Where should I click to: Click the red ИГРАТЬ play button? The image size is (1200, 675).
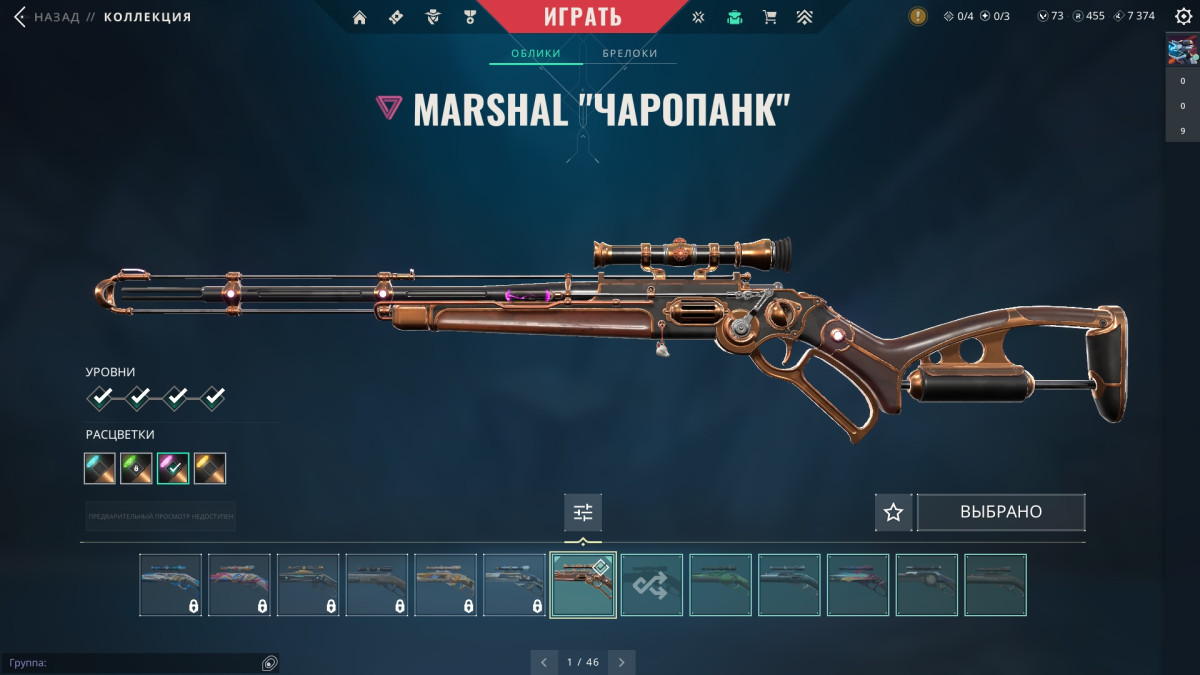[583, 17]
